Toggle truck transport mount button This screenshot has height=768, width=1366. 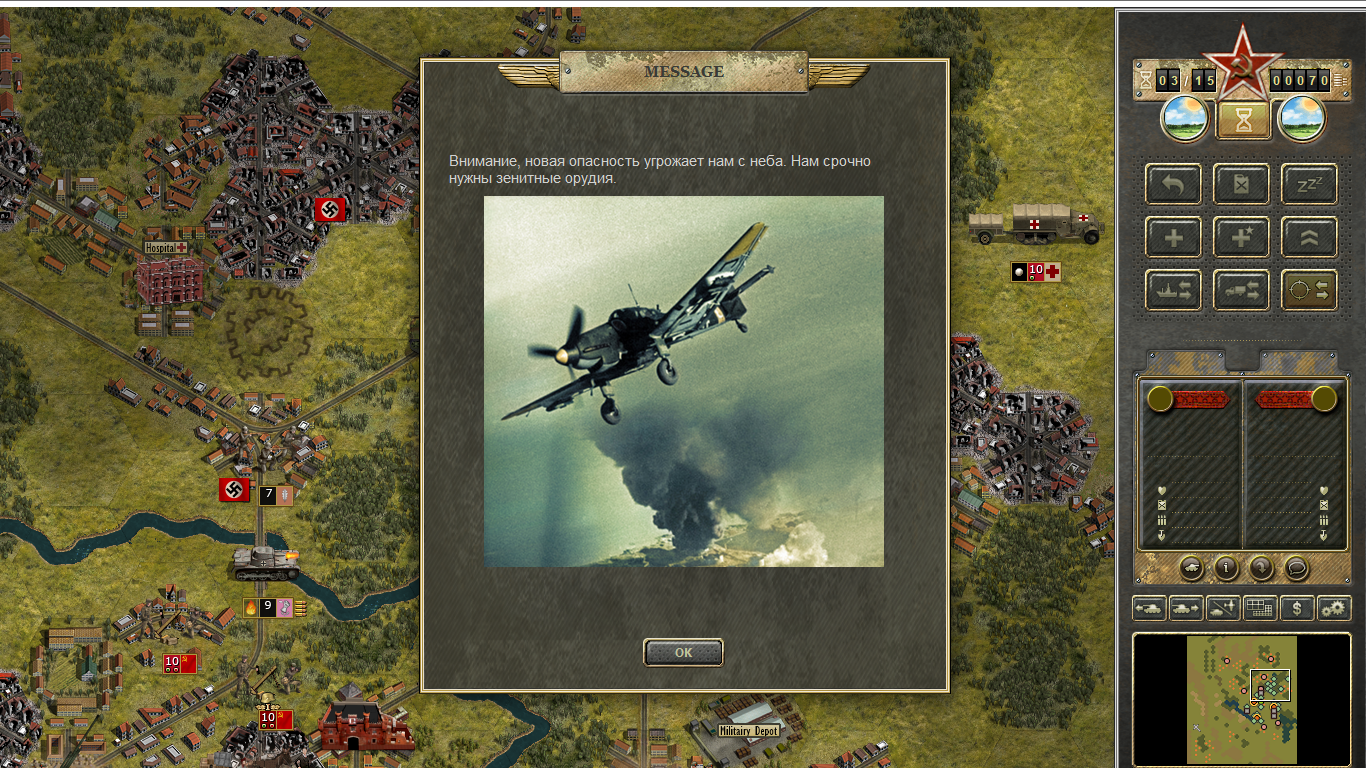click(1241, 290)
